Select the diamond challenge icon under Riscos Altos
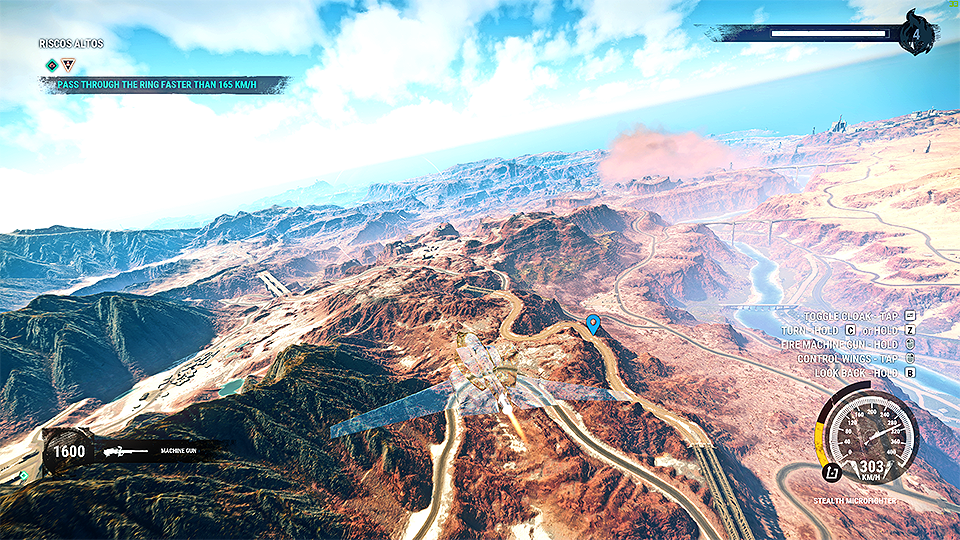 pos(52,65)
